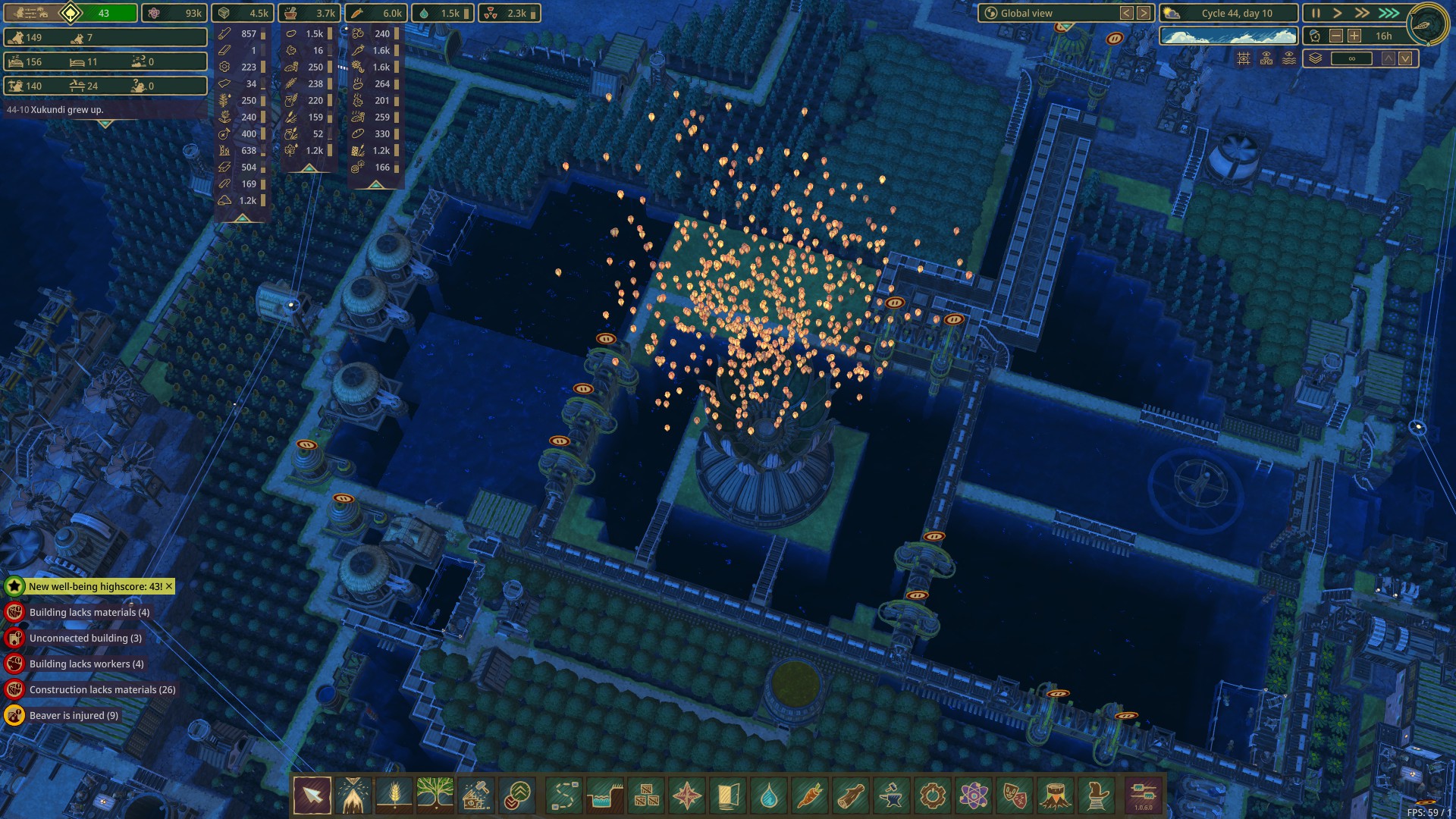
Task: Open the water buildings category
Action: tap(769, 795)
